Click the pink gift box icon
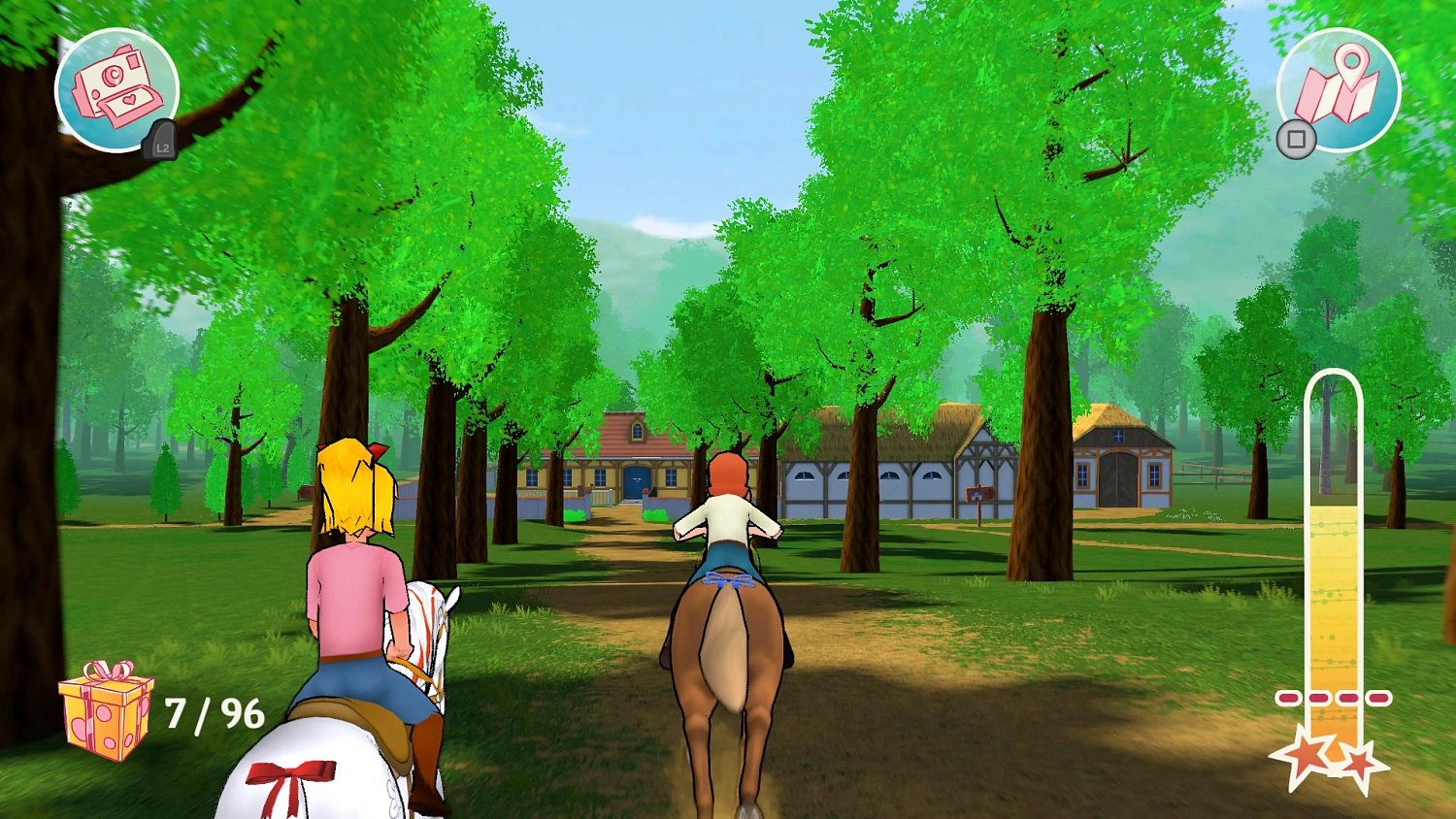This screenshot has width=1456, height=819. 107,715
